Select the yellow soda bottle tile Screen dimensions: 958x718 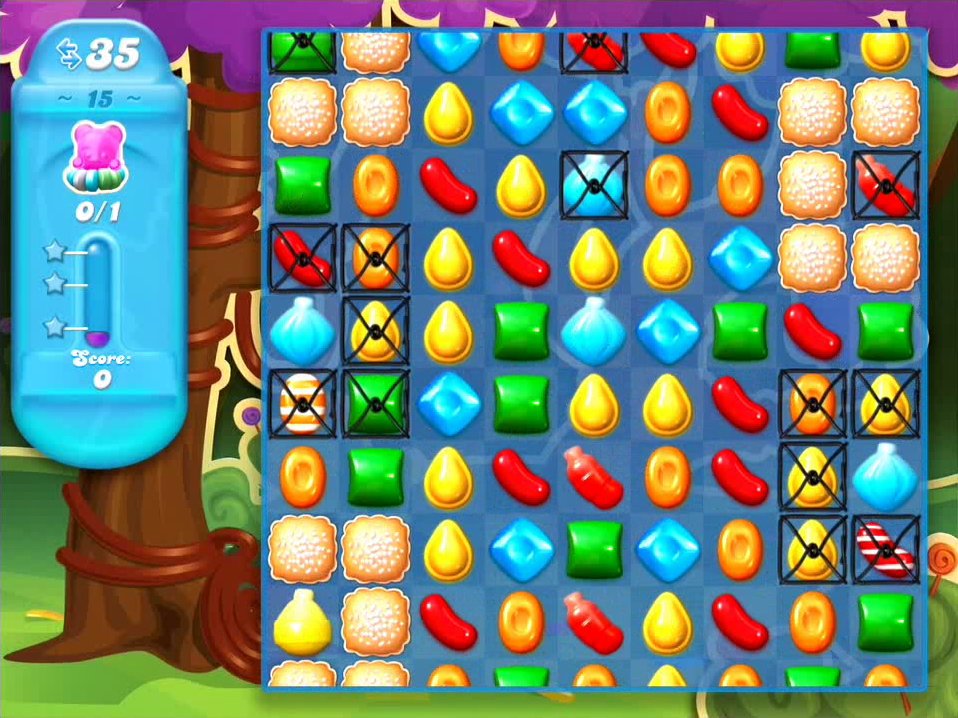tap(303, 620)
